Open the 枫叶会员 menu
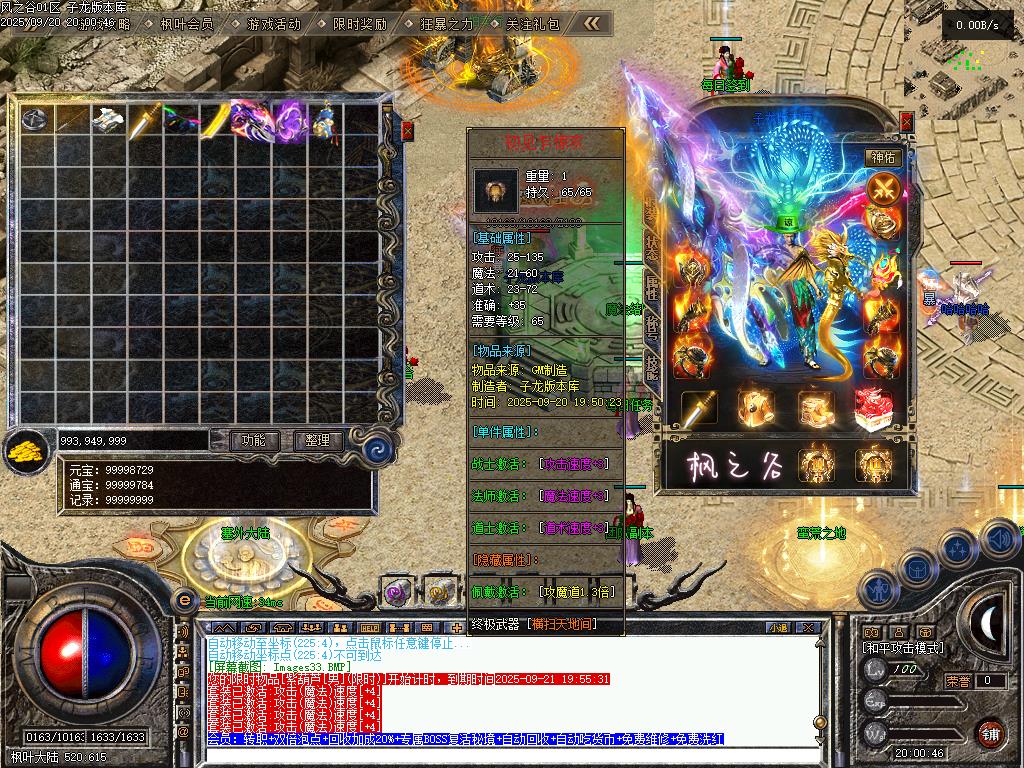1024x768 pixels. [x=187, y=23]
